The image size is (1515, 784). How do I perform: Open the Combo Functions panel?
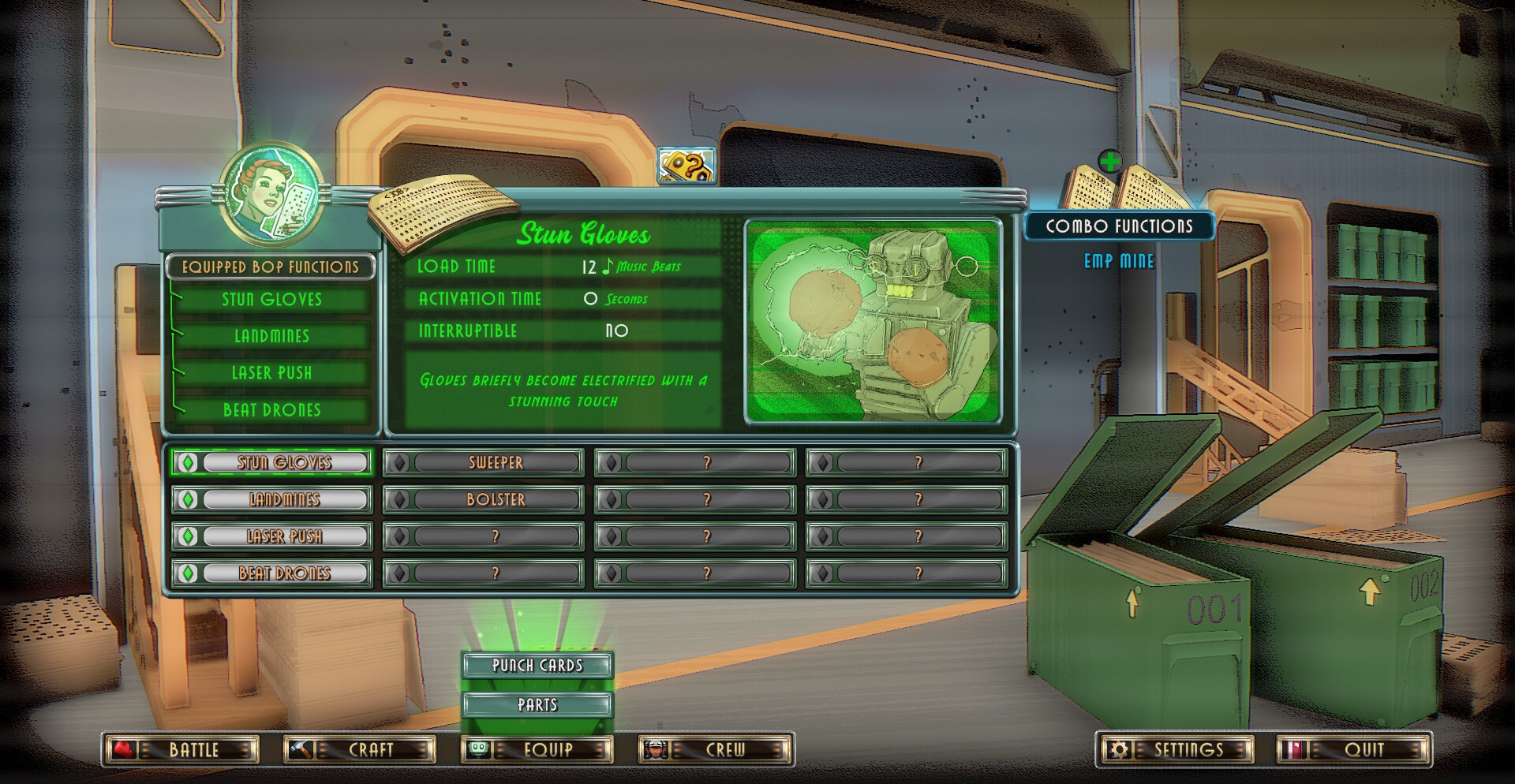coord(1119,226)
